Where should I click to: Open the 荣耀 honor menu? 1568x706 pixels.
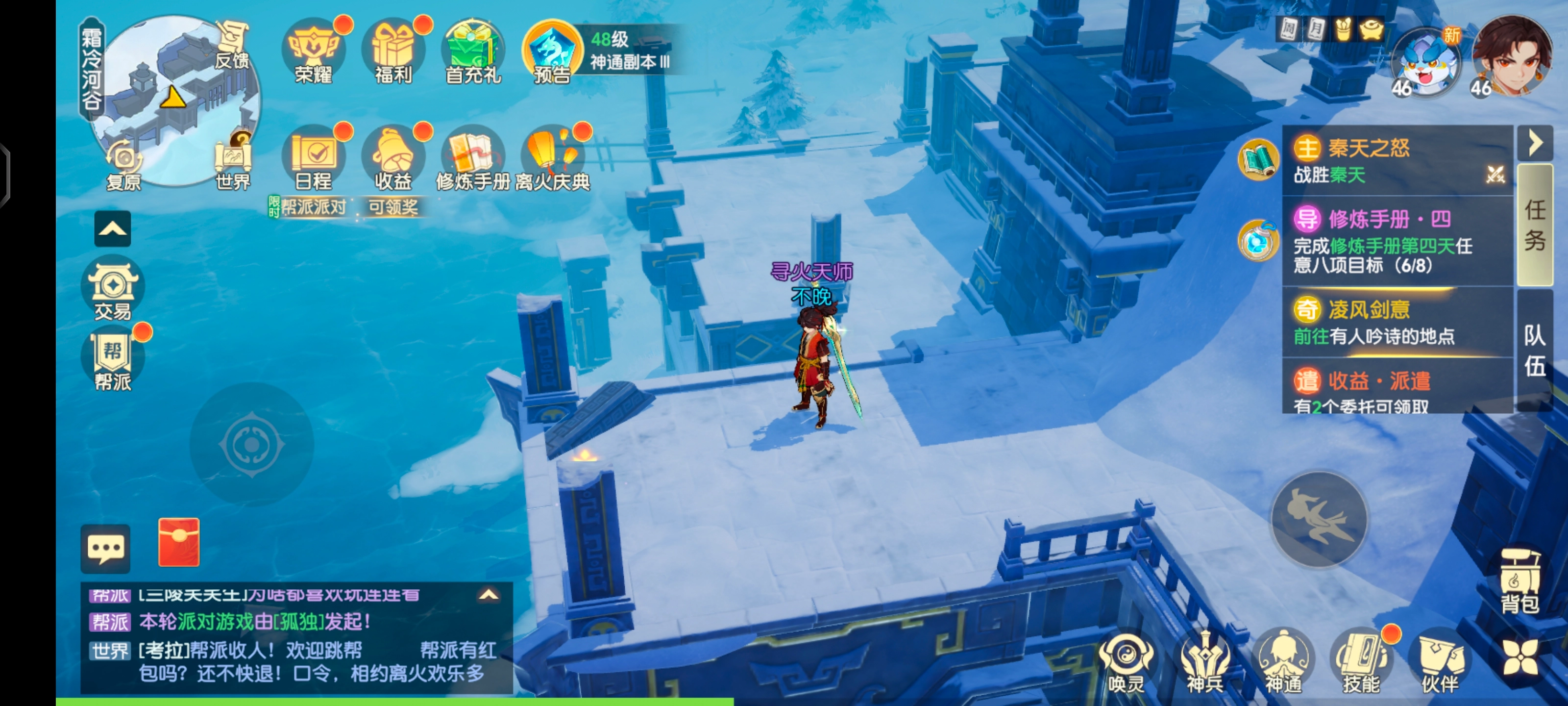(314, 52)
